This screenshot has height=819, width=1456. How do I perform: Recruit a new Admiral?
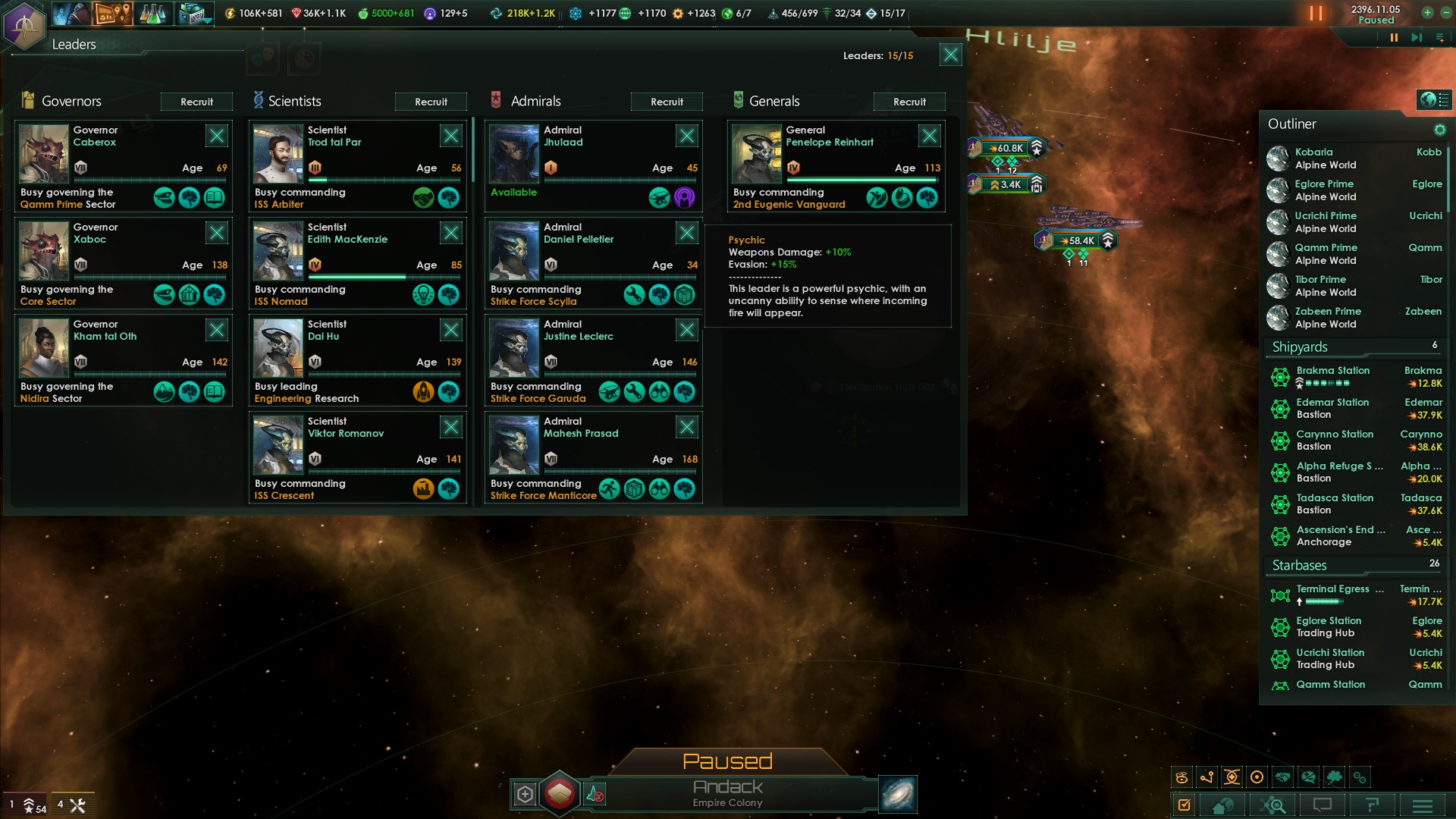point(667,102)
